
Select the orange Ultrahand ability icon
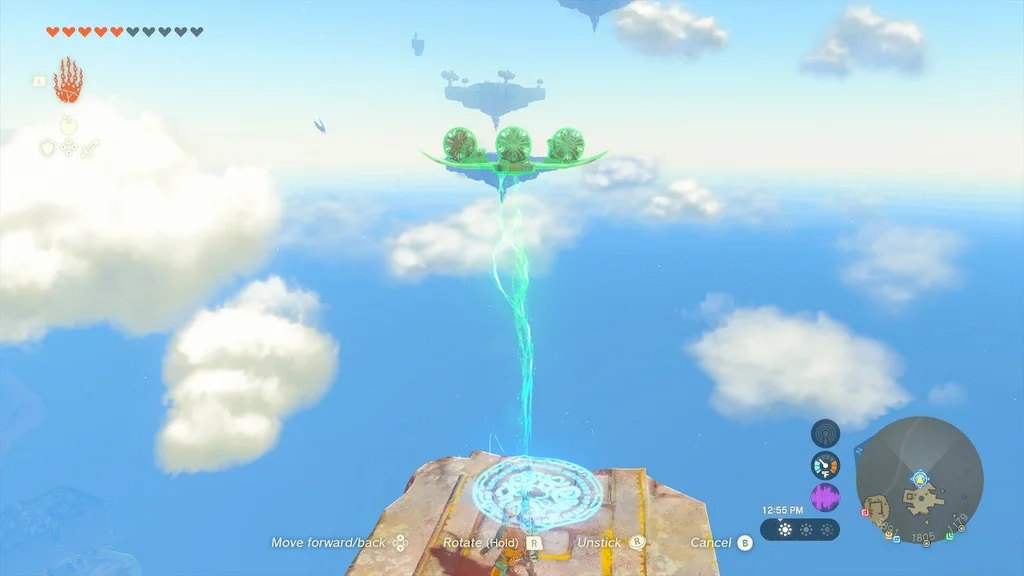(67, 80)
